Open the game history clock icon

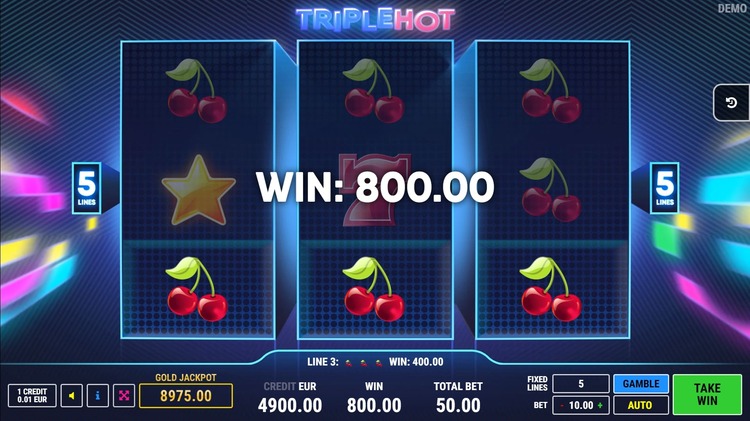pos(731,103)
